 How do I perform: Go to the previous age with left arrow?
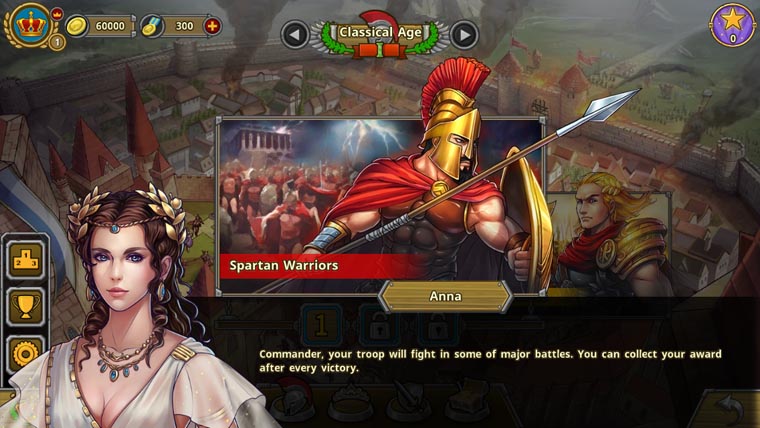pos(294,35)
